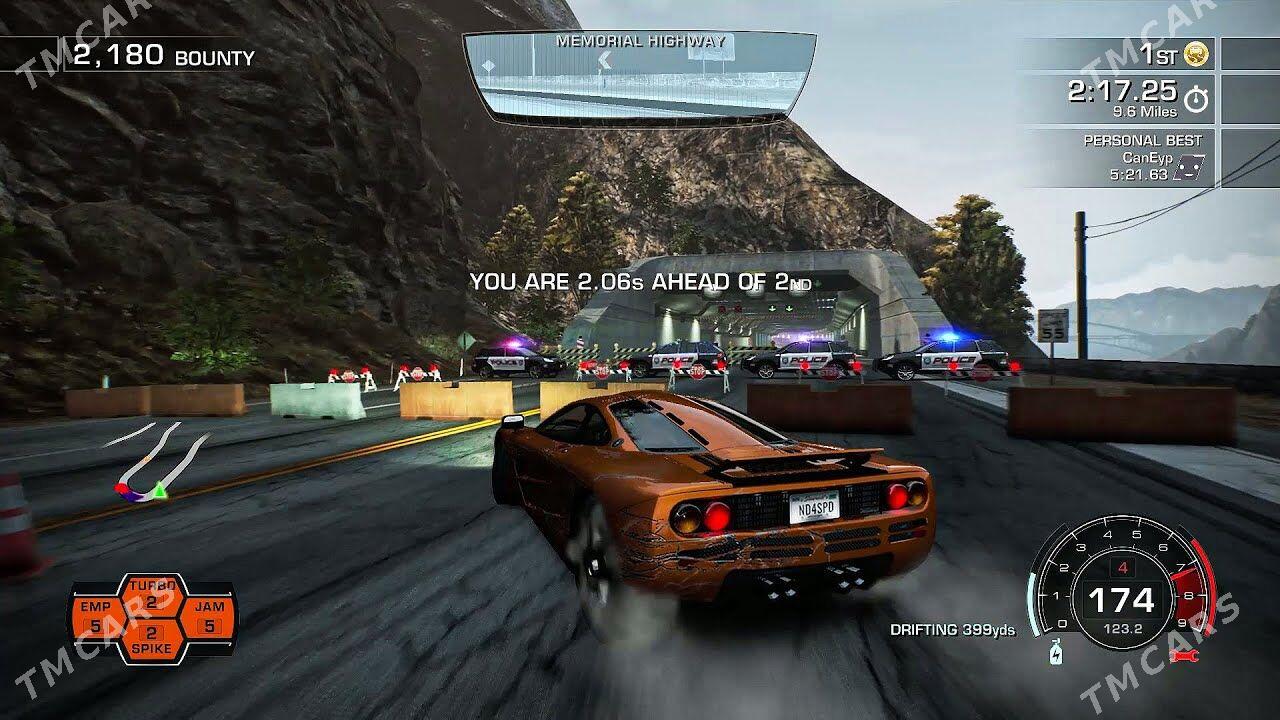Click the CanEyp personal best avatar icon
This screenshot has height=720, width=1280.
pyautogui.click(x=1190, y=167)
